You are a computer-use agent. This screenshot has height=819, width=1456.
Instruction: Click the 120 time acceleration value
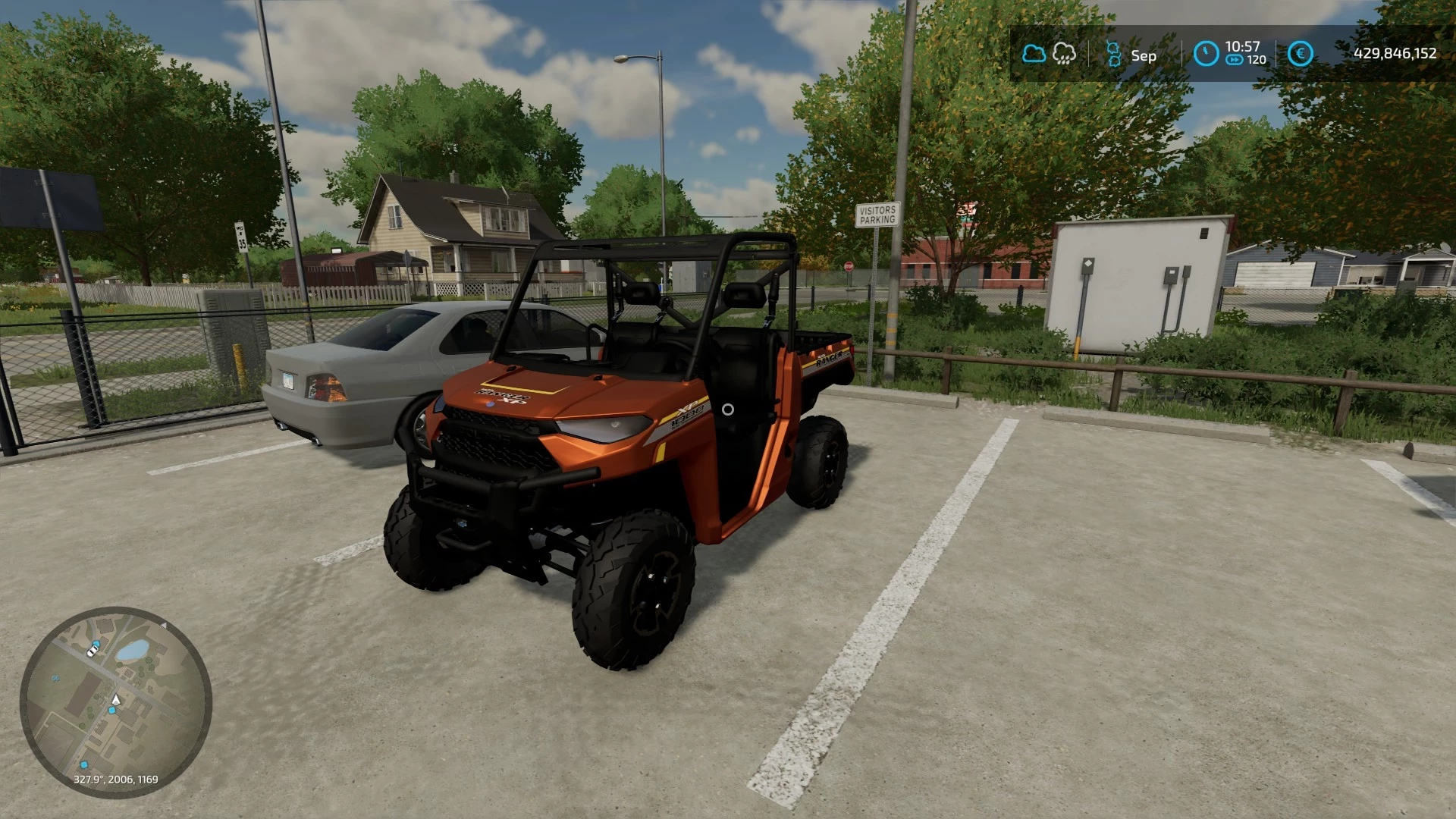(x=1256, y=59)
